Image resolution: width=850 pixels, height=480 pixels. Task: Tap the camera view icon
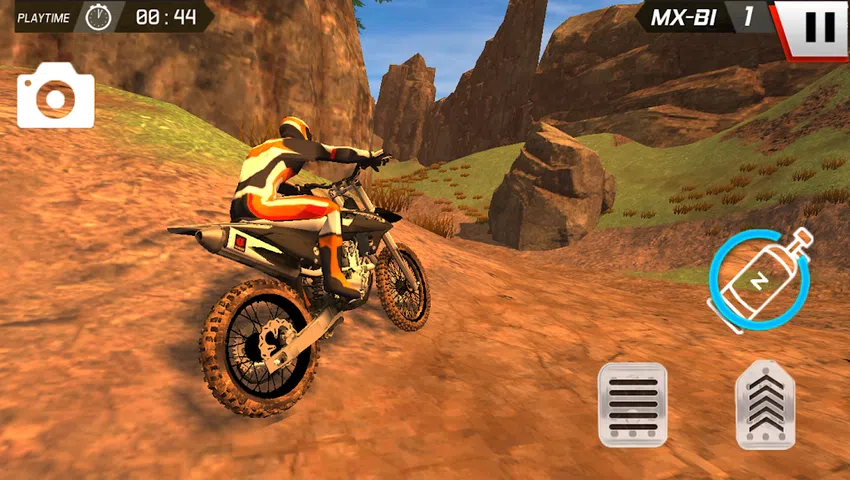[x=55, y=96]
